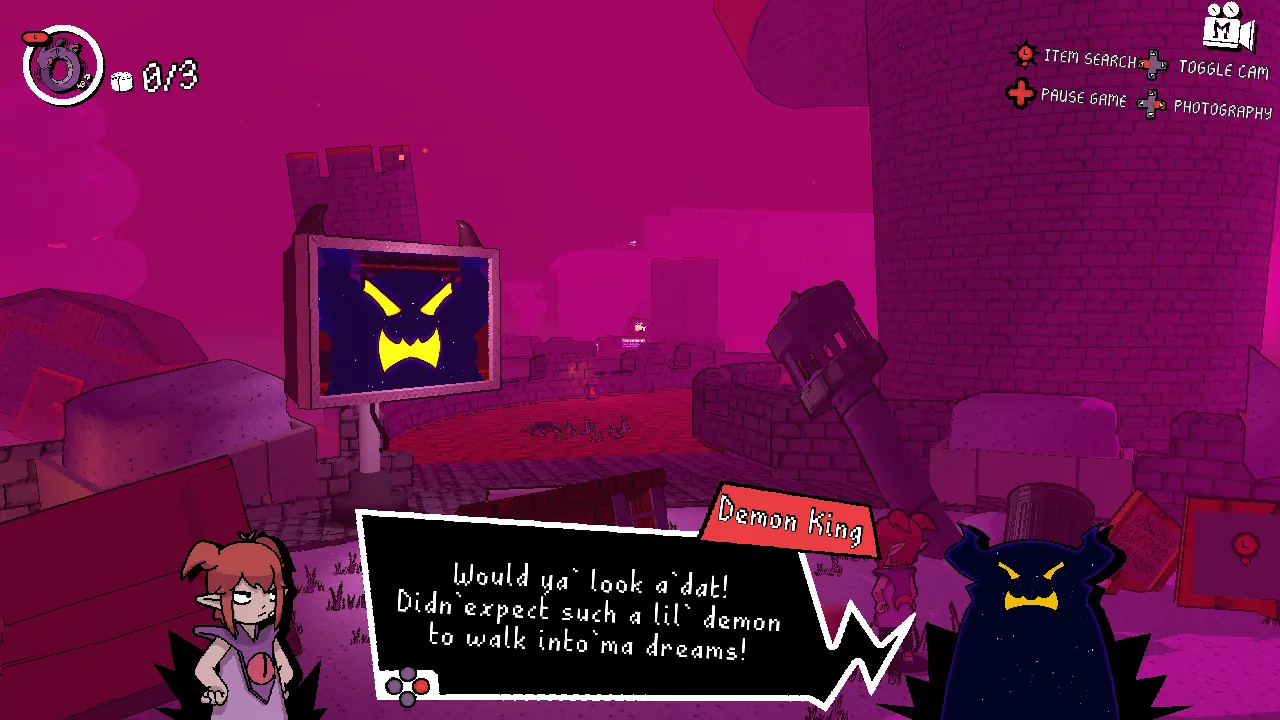
Task: Click the clock Item Search icon
Action: [1024, 57]
